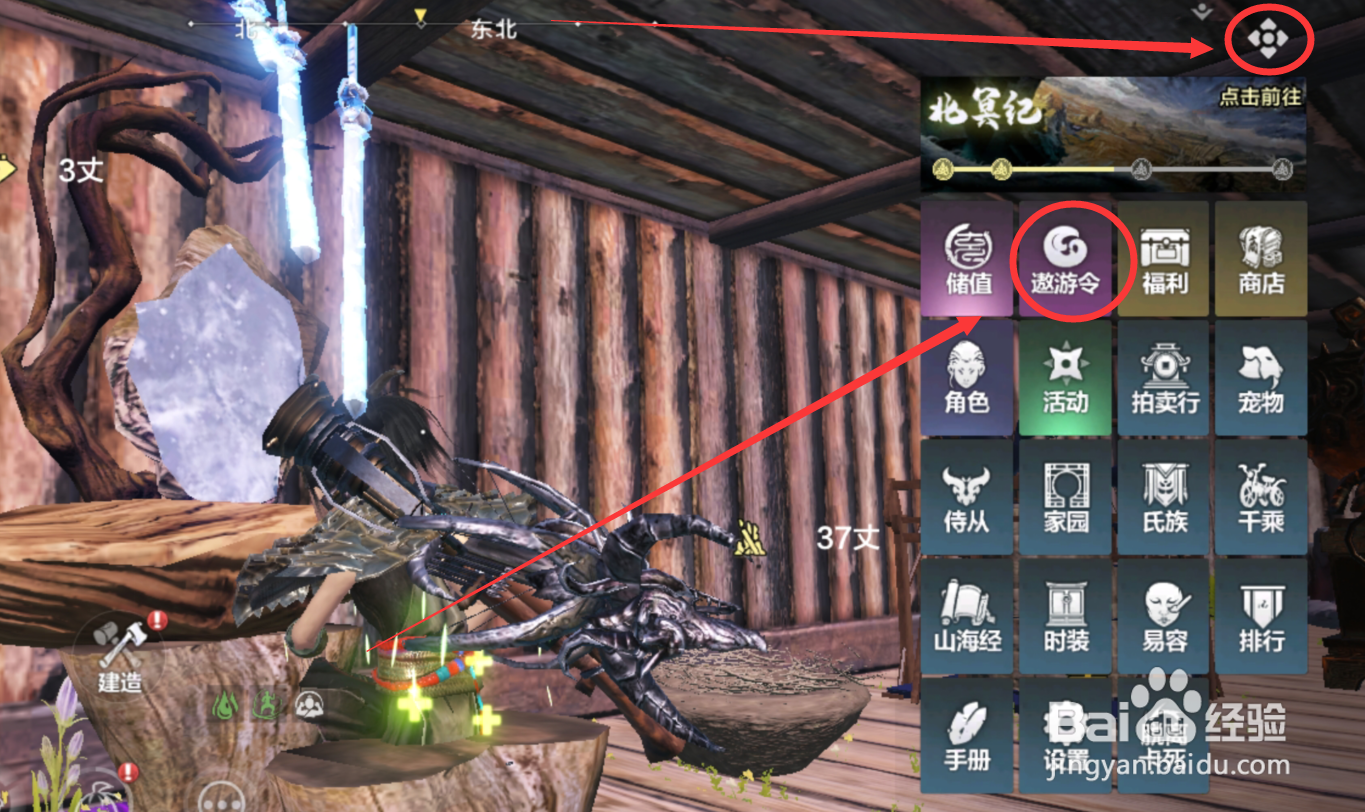The image size is (1365, 812).
Task: Show the 角色 character screen
Action: (x=967, y=378)
